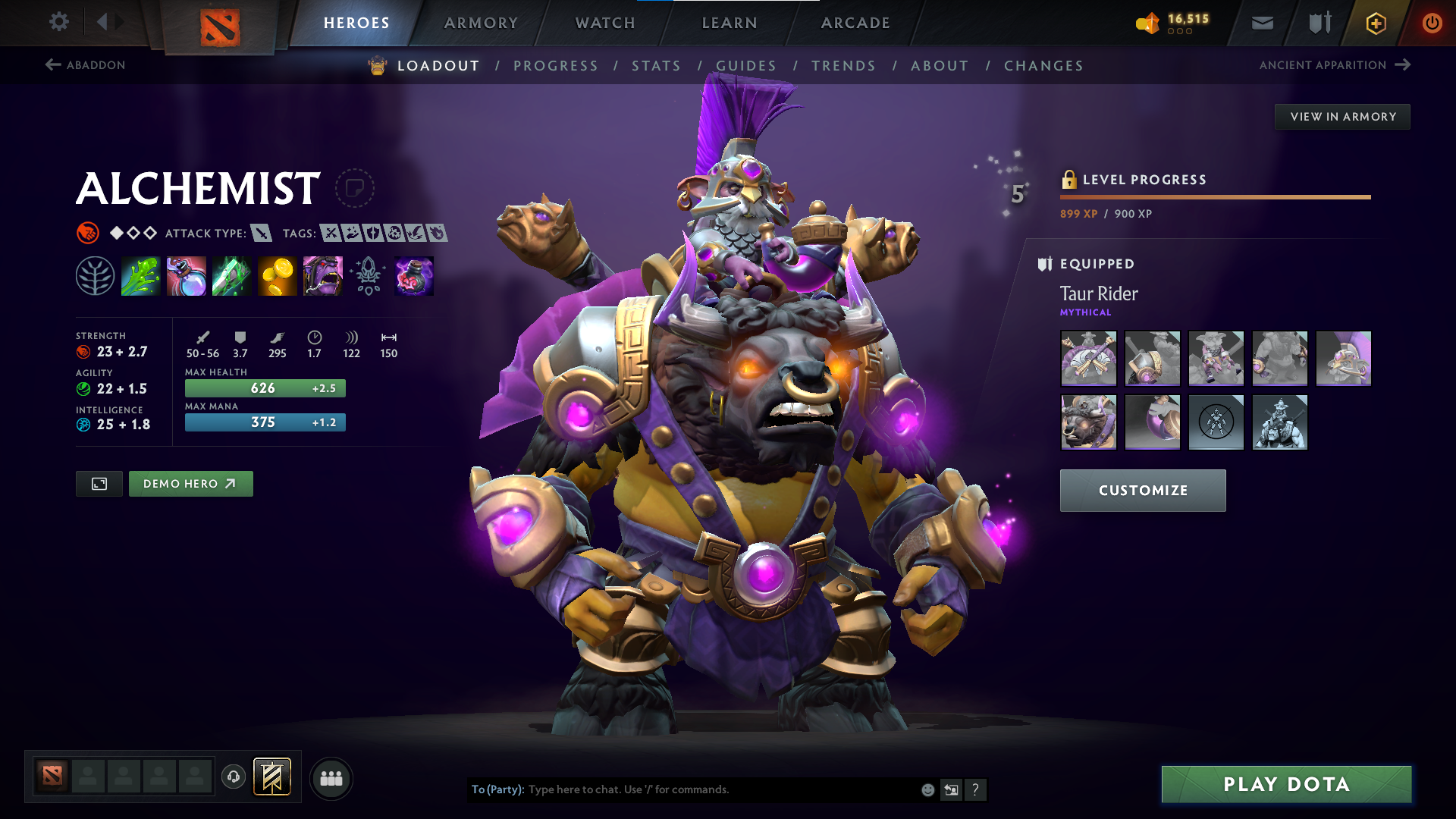The width and height of the screenshot is (1456, 819).
Task: Open the friends list icon
Action: coord(331,777)
